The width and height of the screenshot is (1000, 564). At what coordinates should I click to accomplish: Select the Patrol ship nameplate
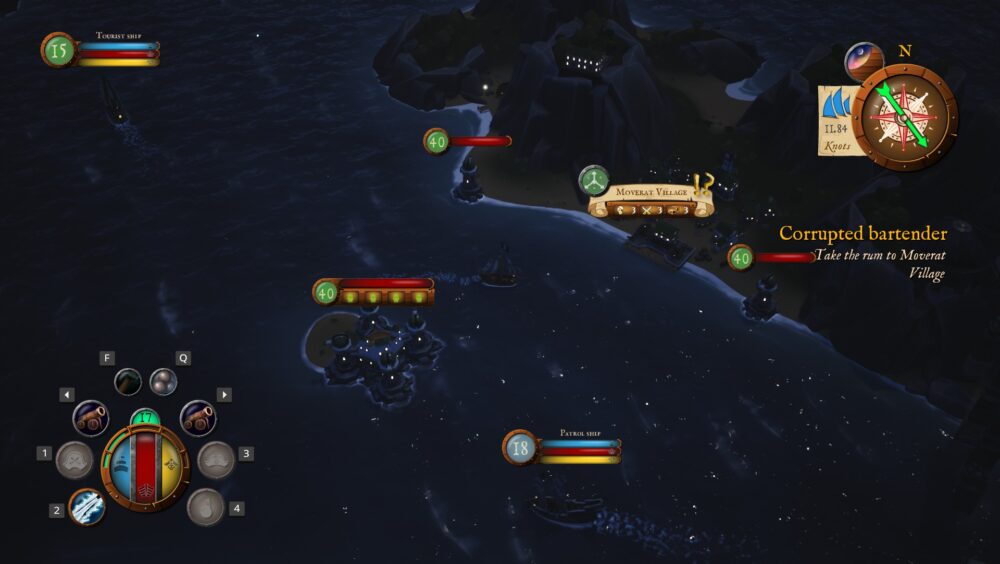562,446
